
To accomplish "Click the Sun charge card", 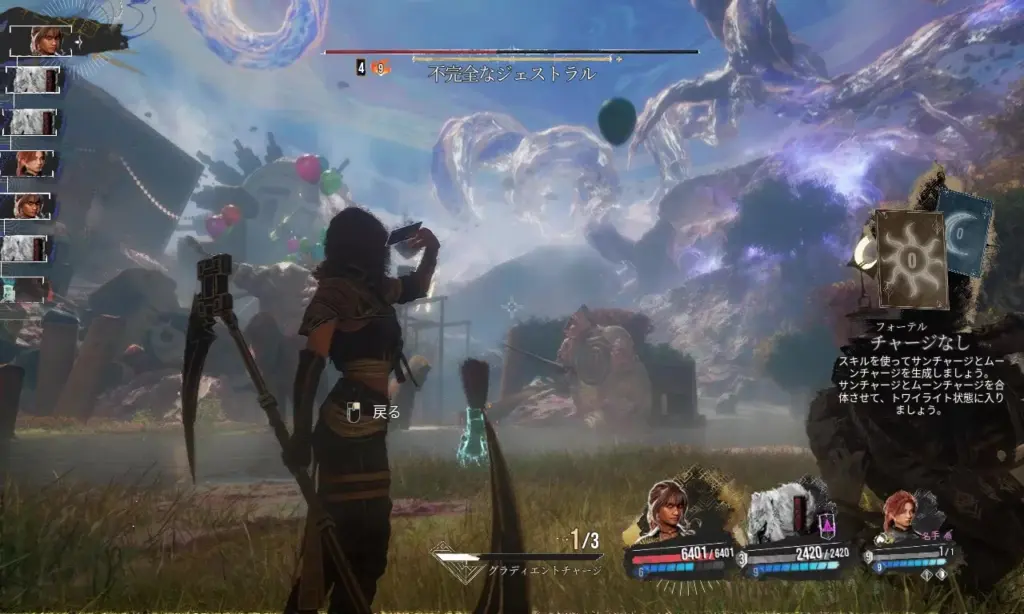I will point(910,258).
